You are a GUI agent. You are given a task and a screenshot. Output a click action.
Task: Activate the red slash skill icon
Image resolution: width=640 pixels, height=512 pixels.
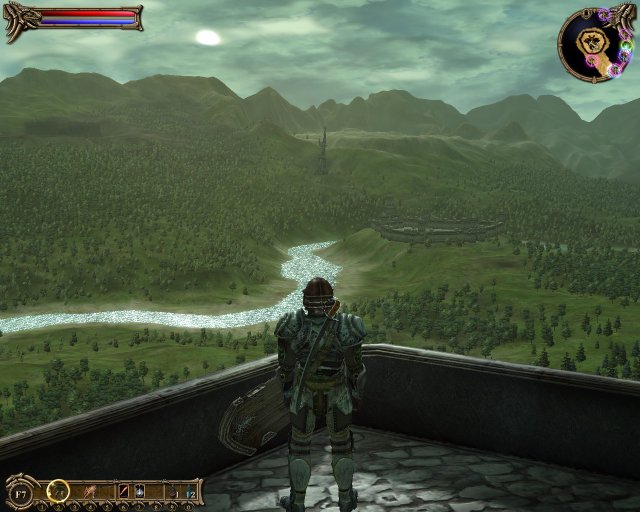coord(125,491)
